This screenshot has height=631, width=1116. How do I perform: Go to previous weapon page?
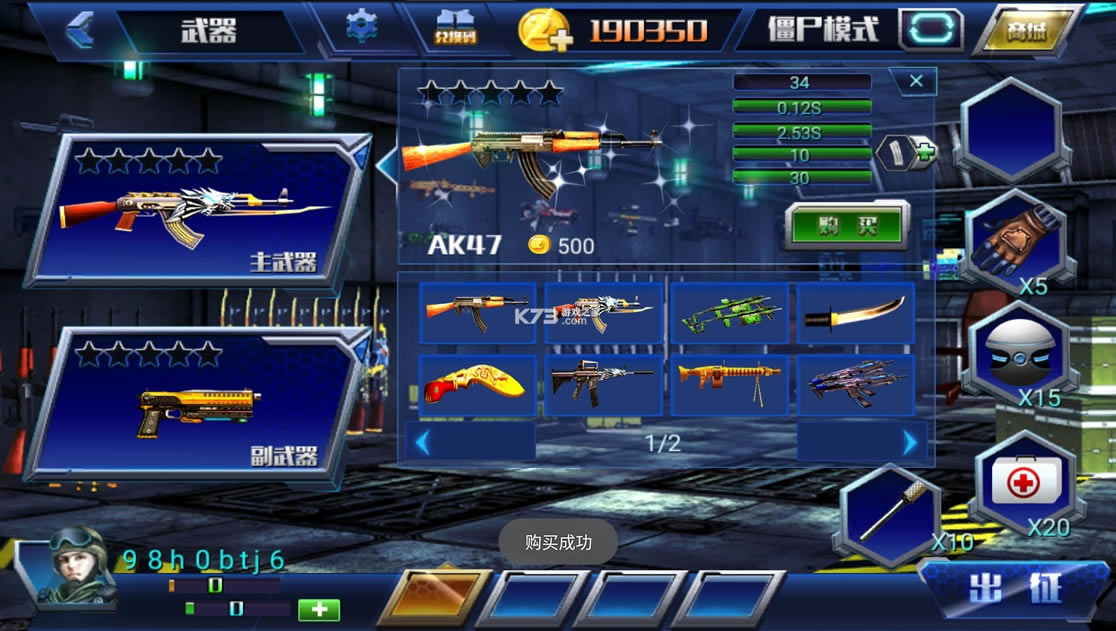click(x=423, y=442)
